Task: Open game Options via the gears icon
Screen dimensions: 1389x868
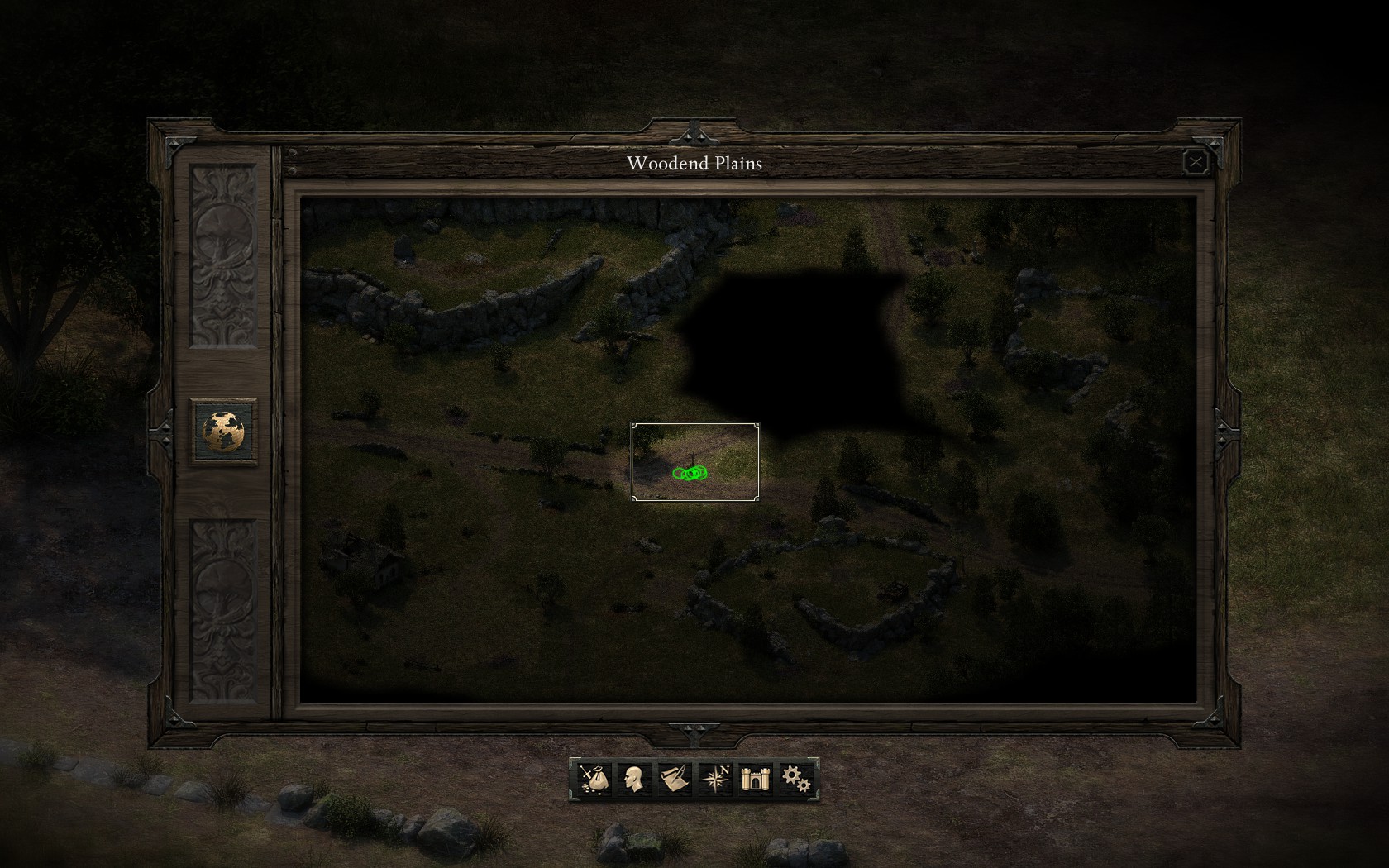Action: point(795,778)
